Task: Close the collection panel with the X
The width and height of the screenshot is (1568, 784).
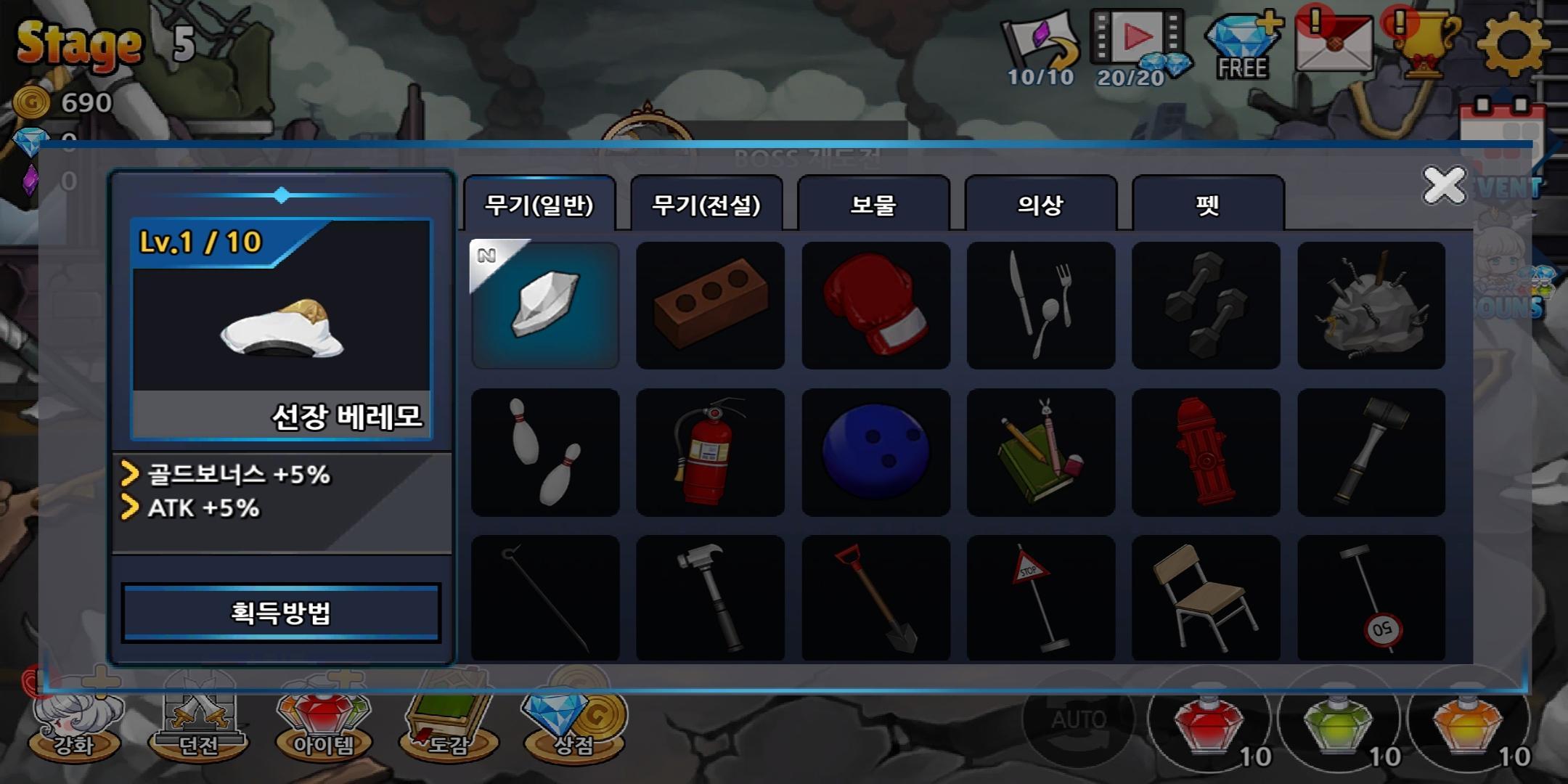Action: (1444, 185)
